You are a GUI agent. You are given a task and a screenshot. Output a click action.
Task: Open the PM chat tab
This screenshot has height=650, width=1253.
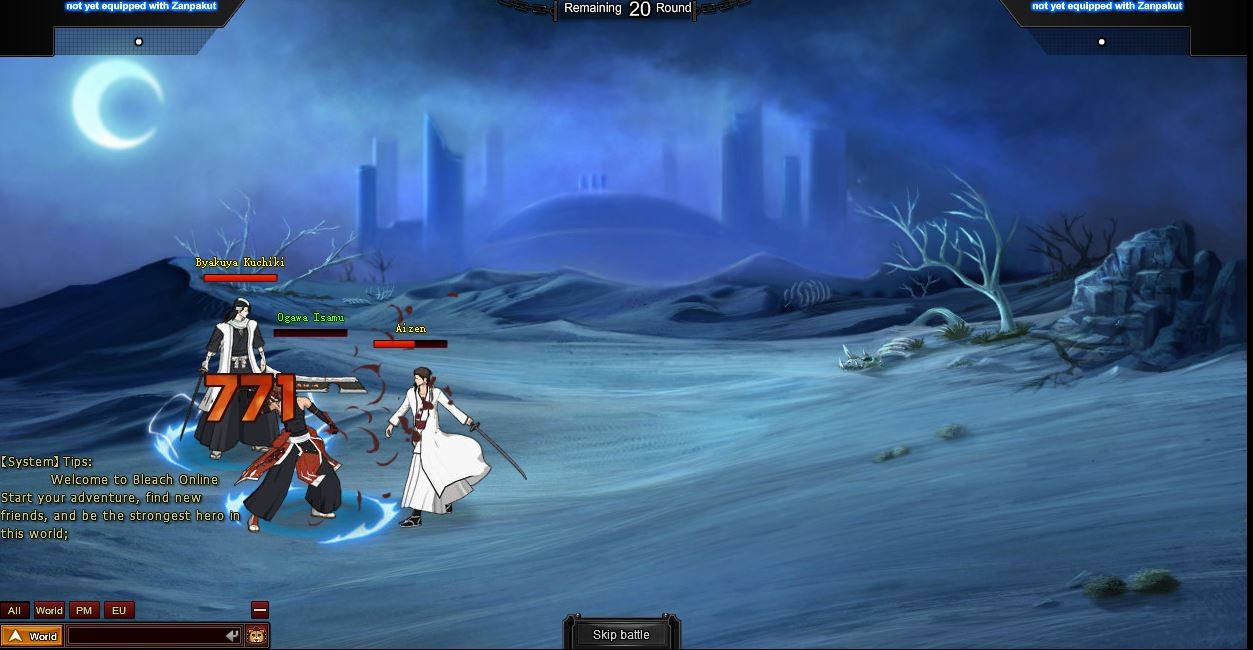click(x=84, y=610)
